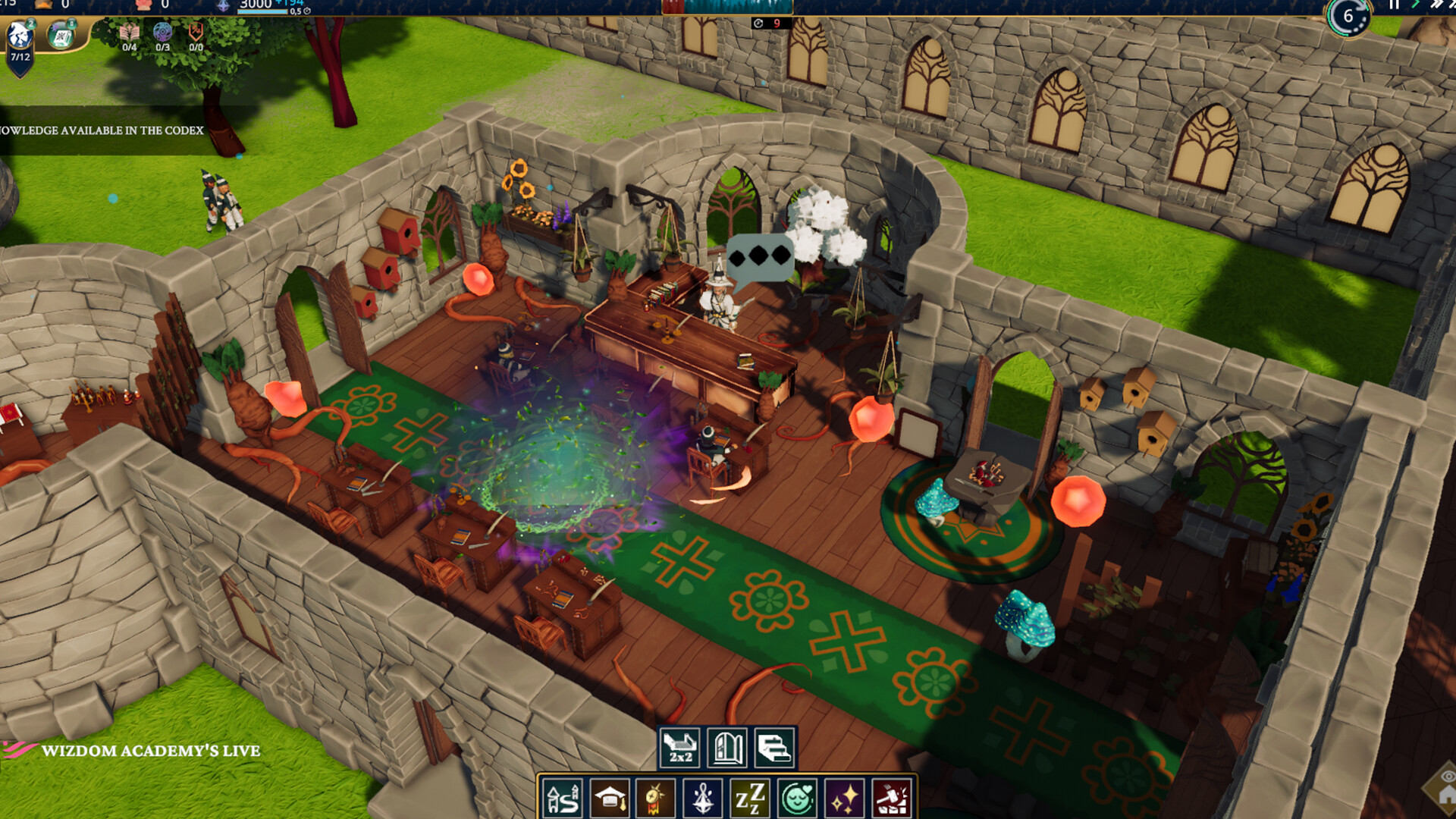The image size is (1456, 819).
Task: Open the green spellbook codex icon
Action: [61, 35]
